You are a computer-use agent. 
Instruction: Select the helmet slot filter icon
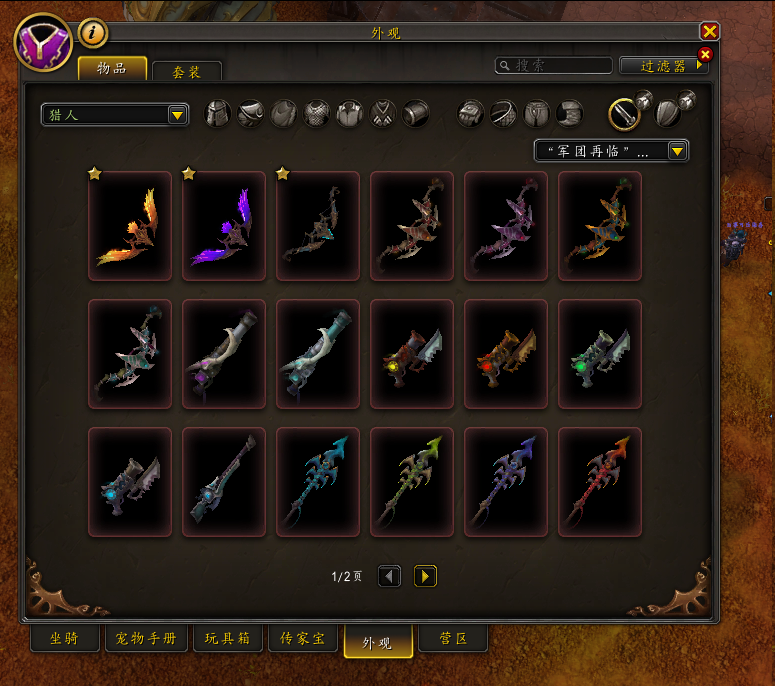point(218,114)
